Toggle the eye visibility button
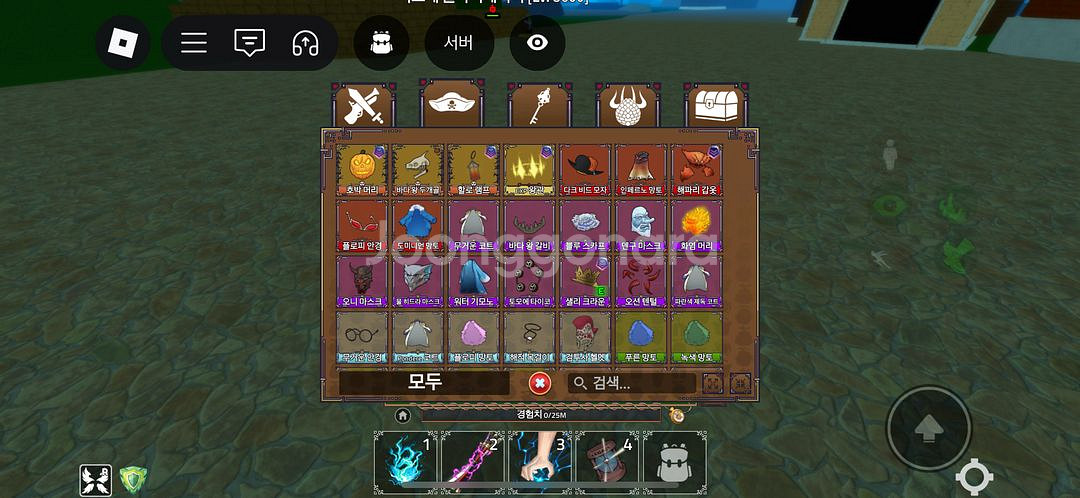1080x498 pixels. coord(537,43)
